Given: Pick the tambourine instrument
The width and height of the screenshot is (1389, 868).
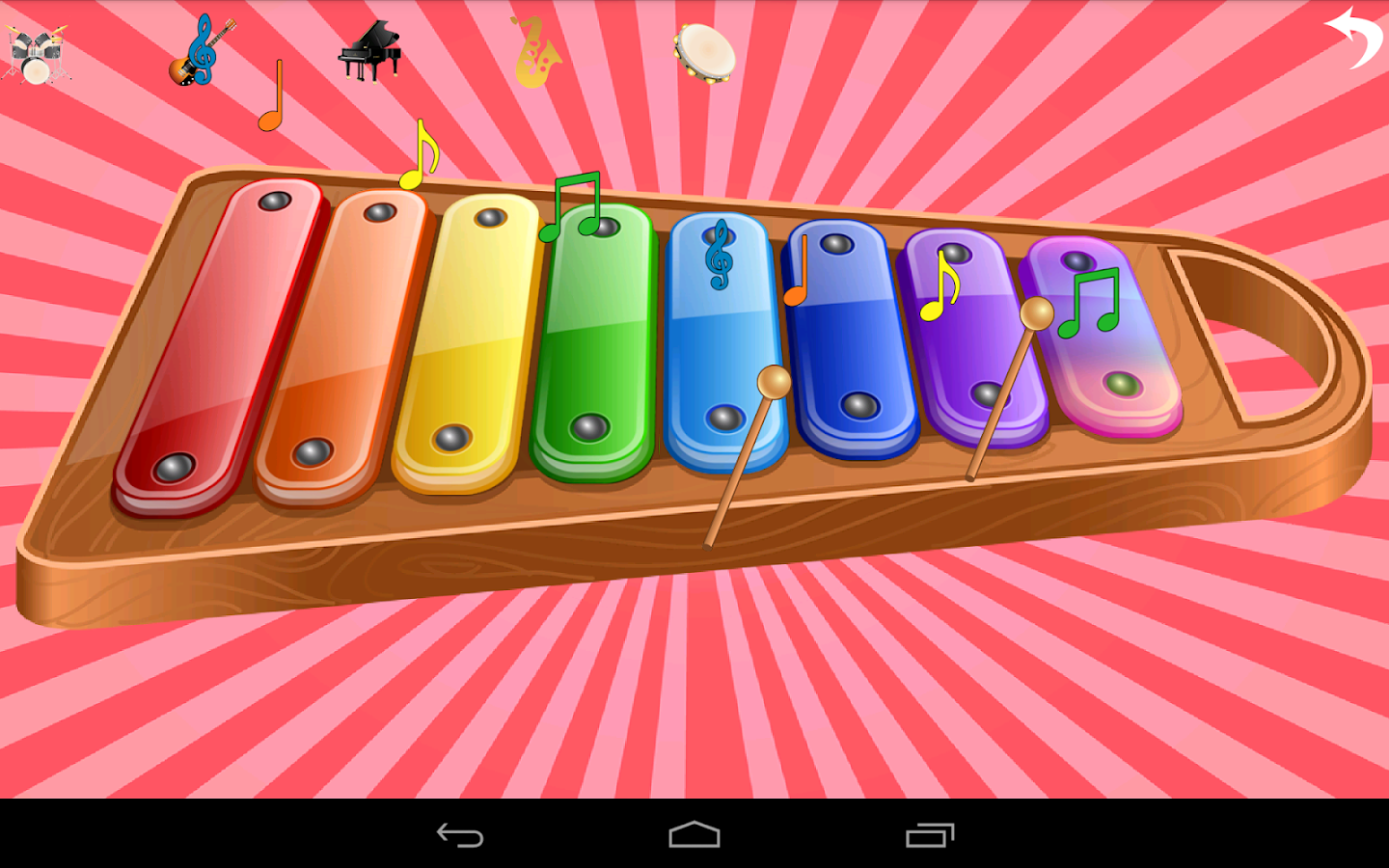Looking at the screenshot, I should click(x=702, y=56).
